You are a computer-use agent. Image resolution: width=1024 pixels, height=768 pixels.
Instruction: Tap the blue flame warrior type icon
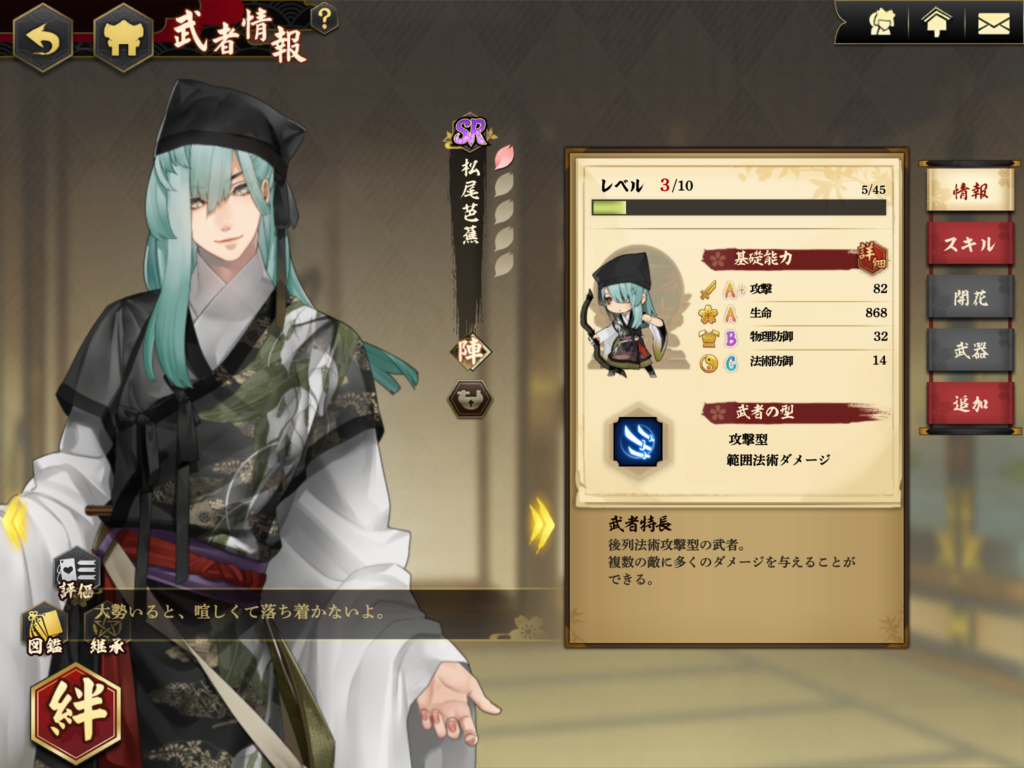(637, 442)
